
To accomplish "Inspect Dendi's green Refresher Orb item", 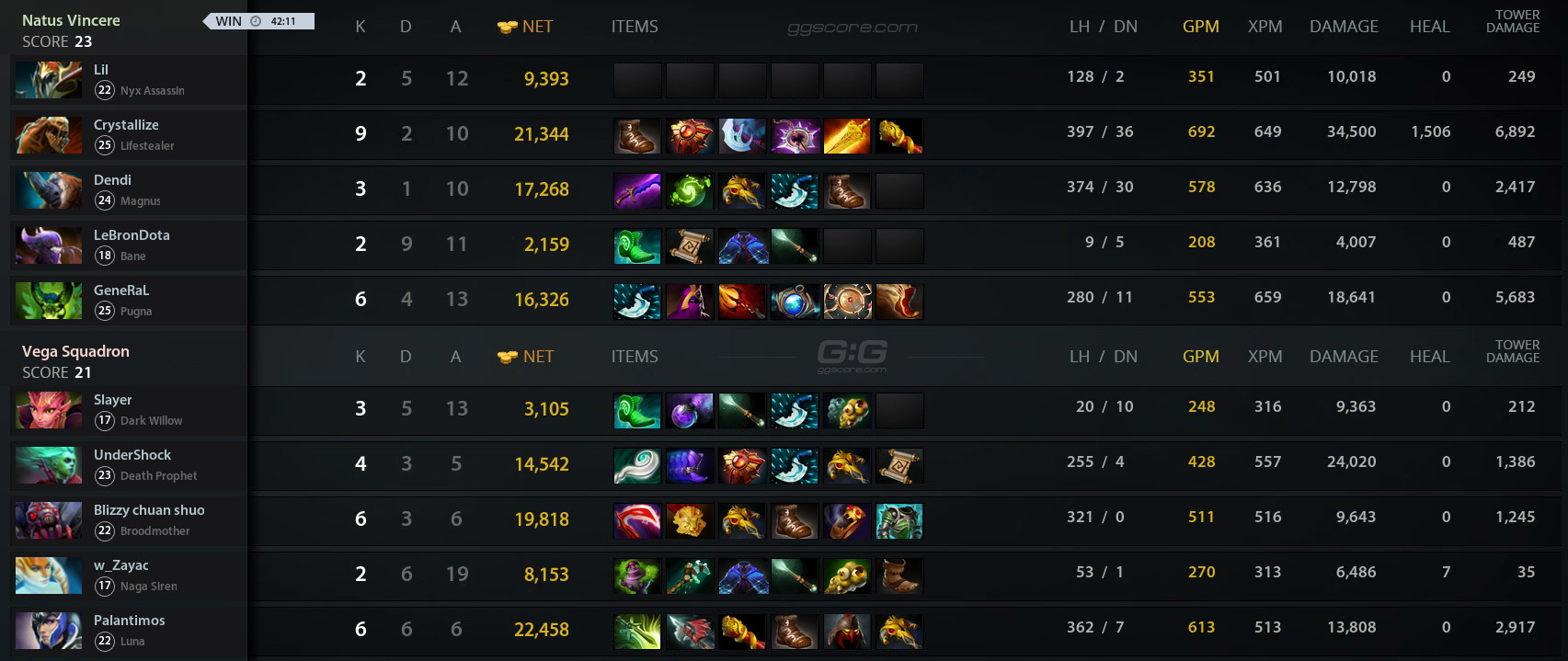I will 690,191.
